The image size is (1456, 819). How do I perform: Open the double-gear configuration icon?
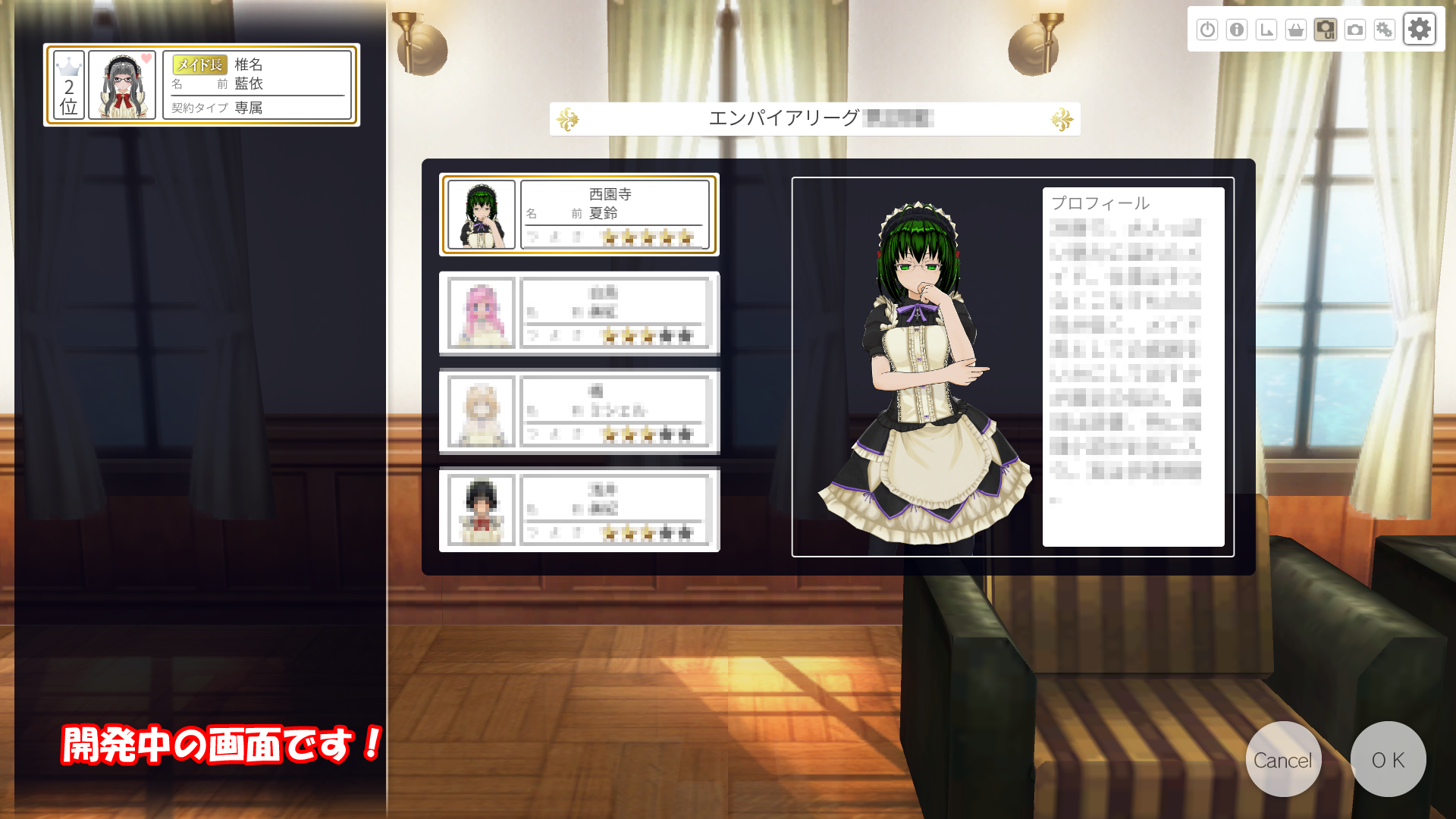(x=1385, y=30)
